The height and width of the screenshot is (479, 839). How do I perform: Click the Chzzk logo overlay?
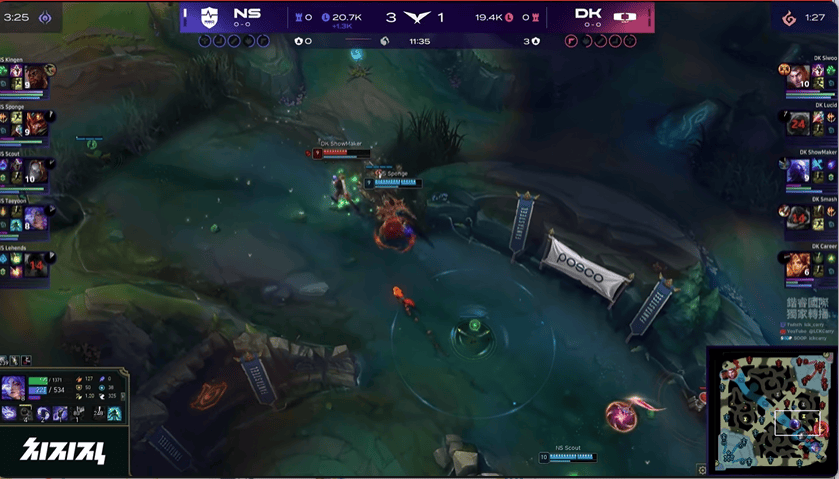coord(62,451)
